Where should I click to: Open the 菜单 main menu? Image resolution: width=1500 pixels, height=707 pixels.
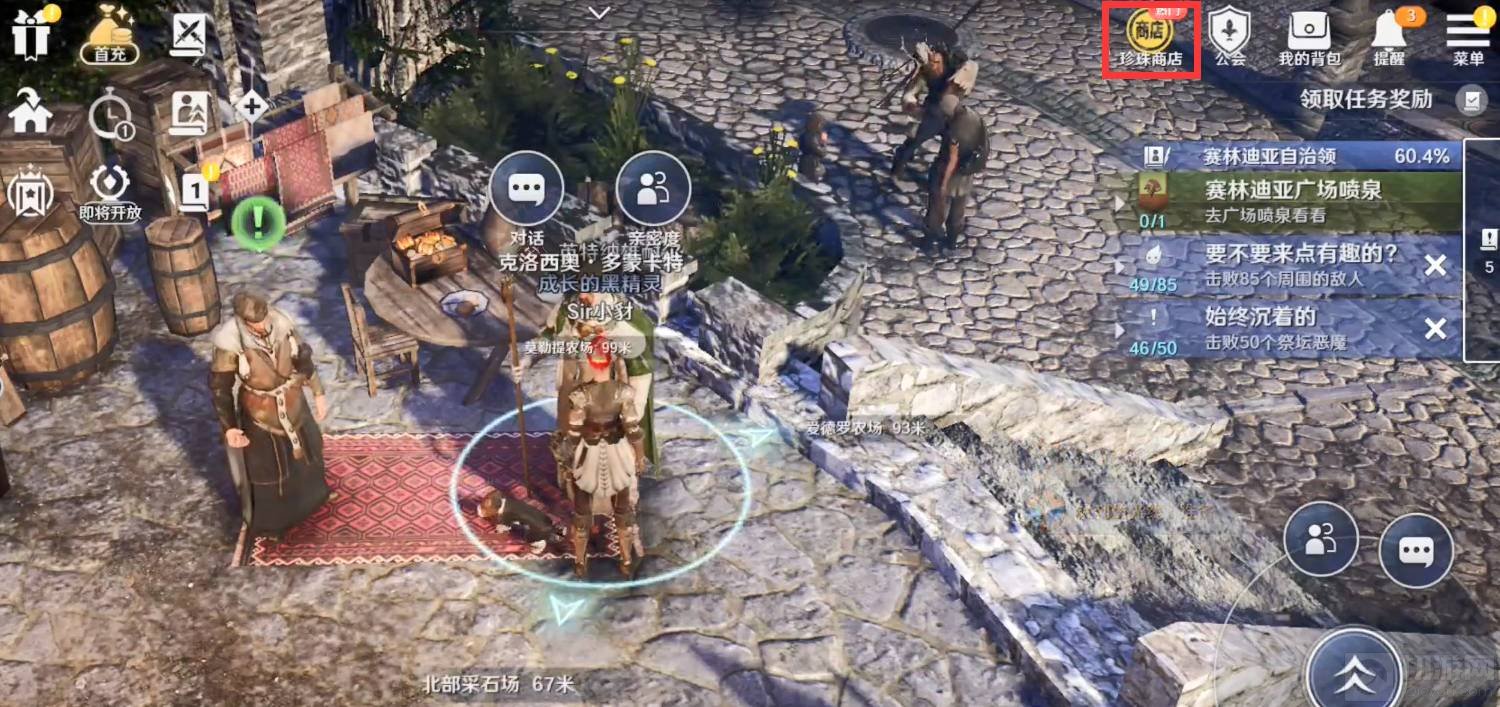pyautogui.click(x=1468, y=38)
